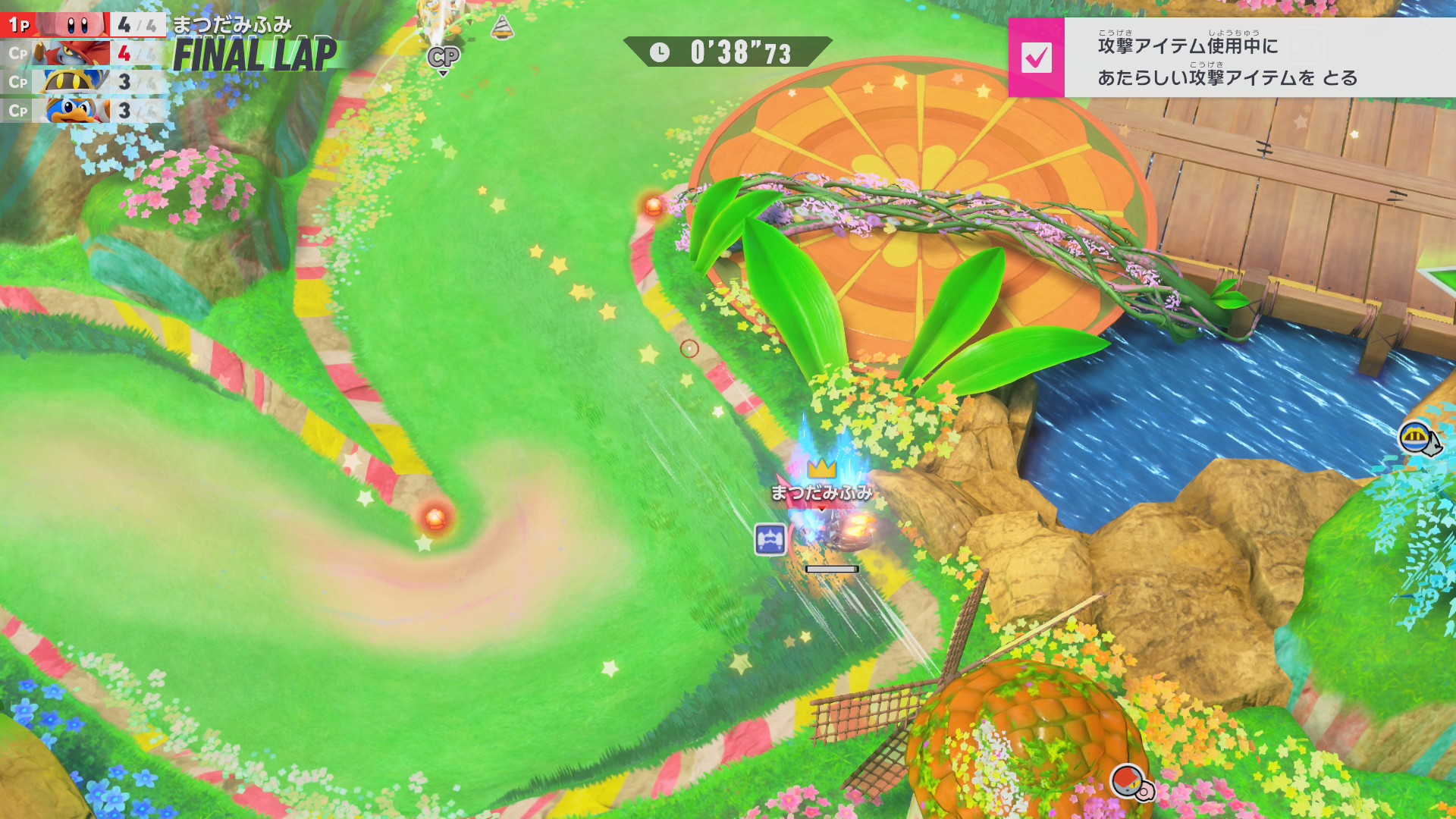Click the blue machine item icon beside player
Viewport: 1456px width, 819px height.
click(770, 540)
